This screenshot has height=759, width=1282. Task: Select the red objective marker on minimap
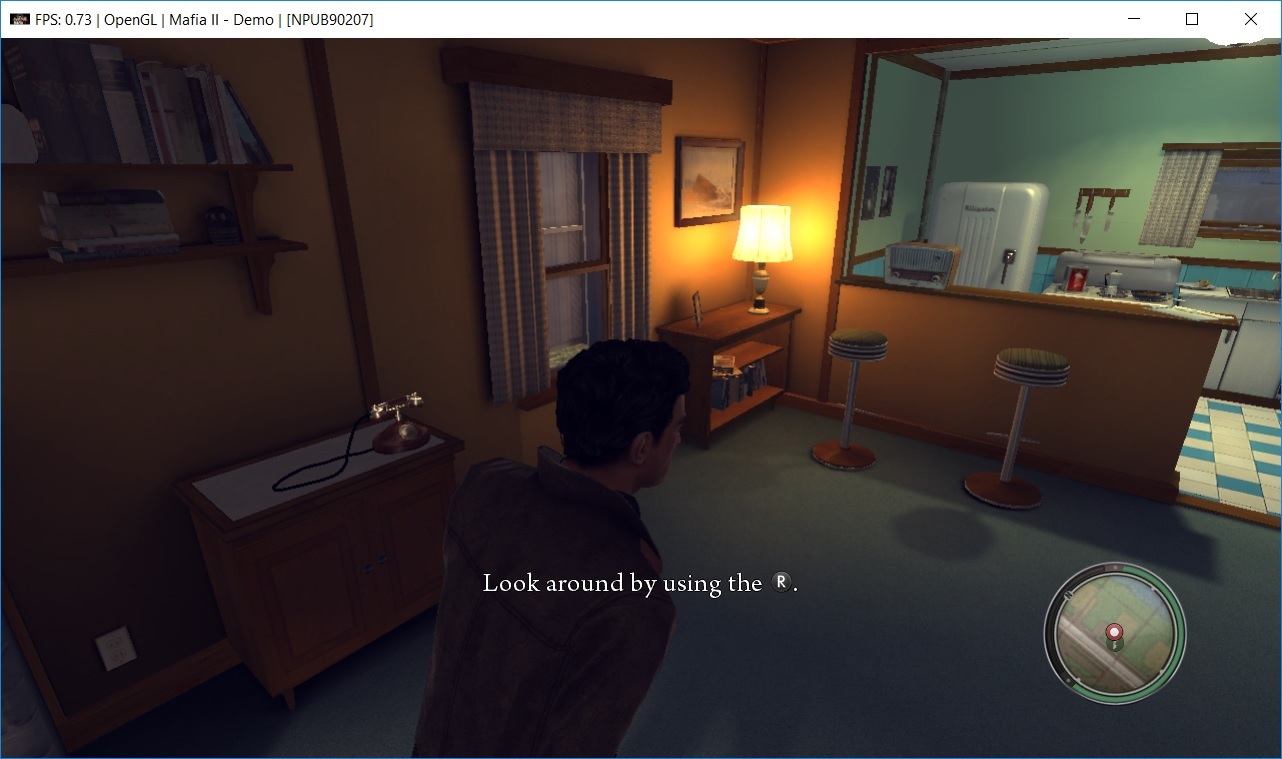1115,632
